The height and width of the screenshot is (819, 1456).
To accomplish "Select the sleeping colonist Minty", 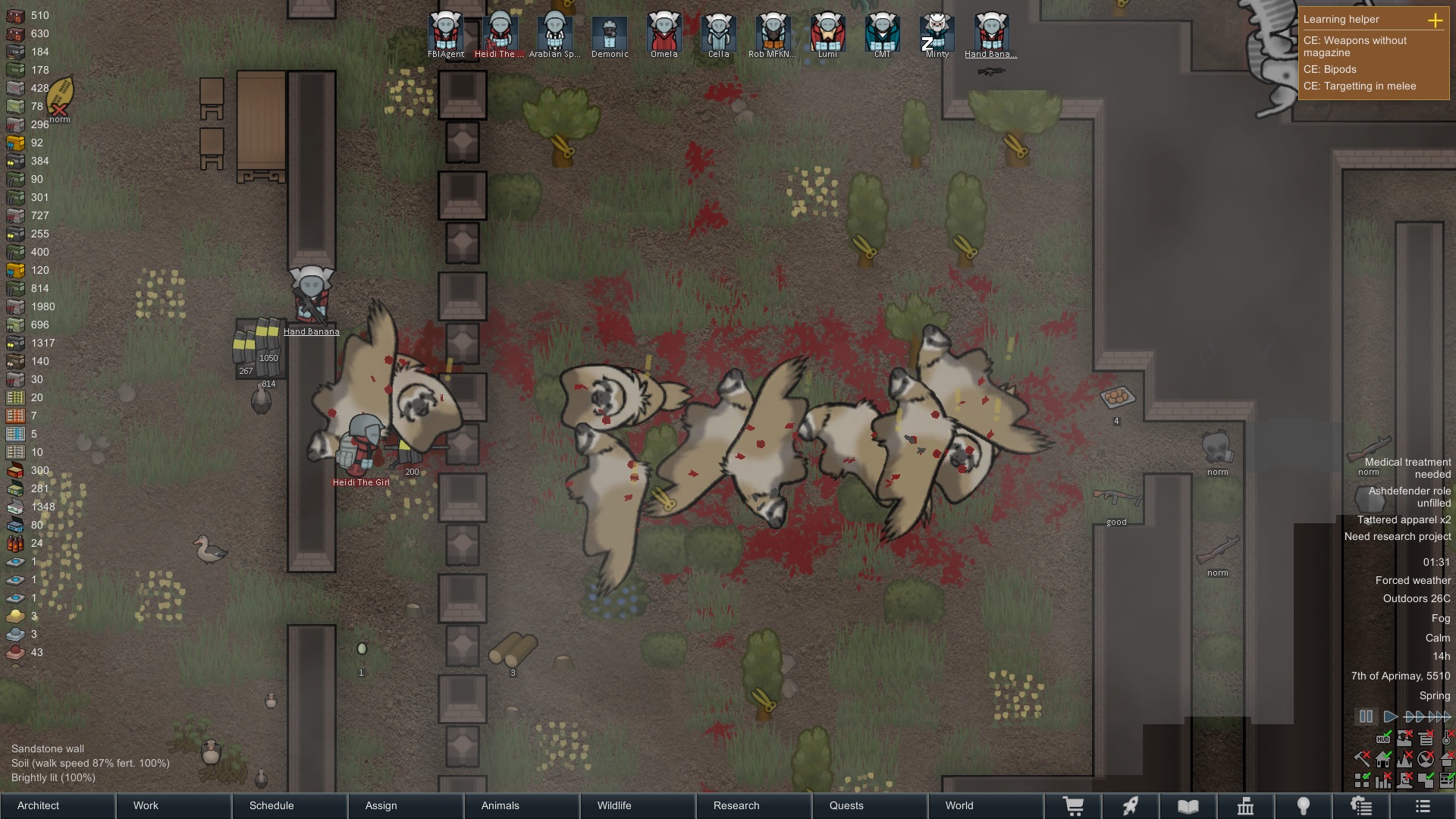I will click(x=937, y=34).
